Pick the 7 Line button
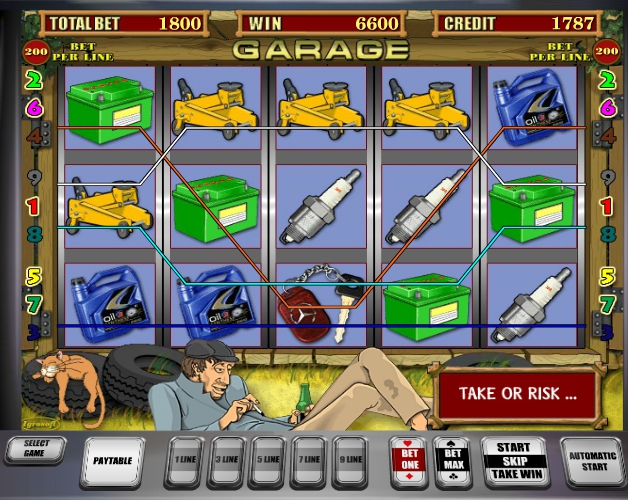The height and width of the screenshot is (500, 628). coord(311,459)
